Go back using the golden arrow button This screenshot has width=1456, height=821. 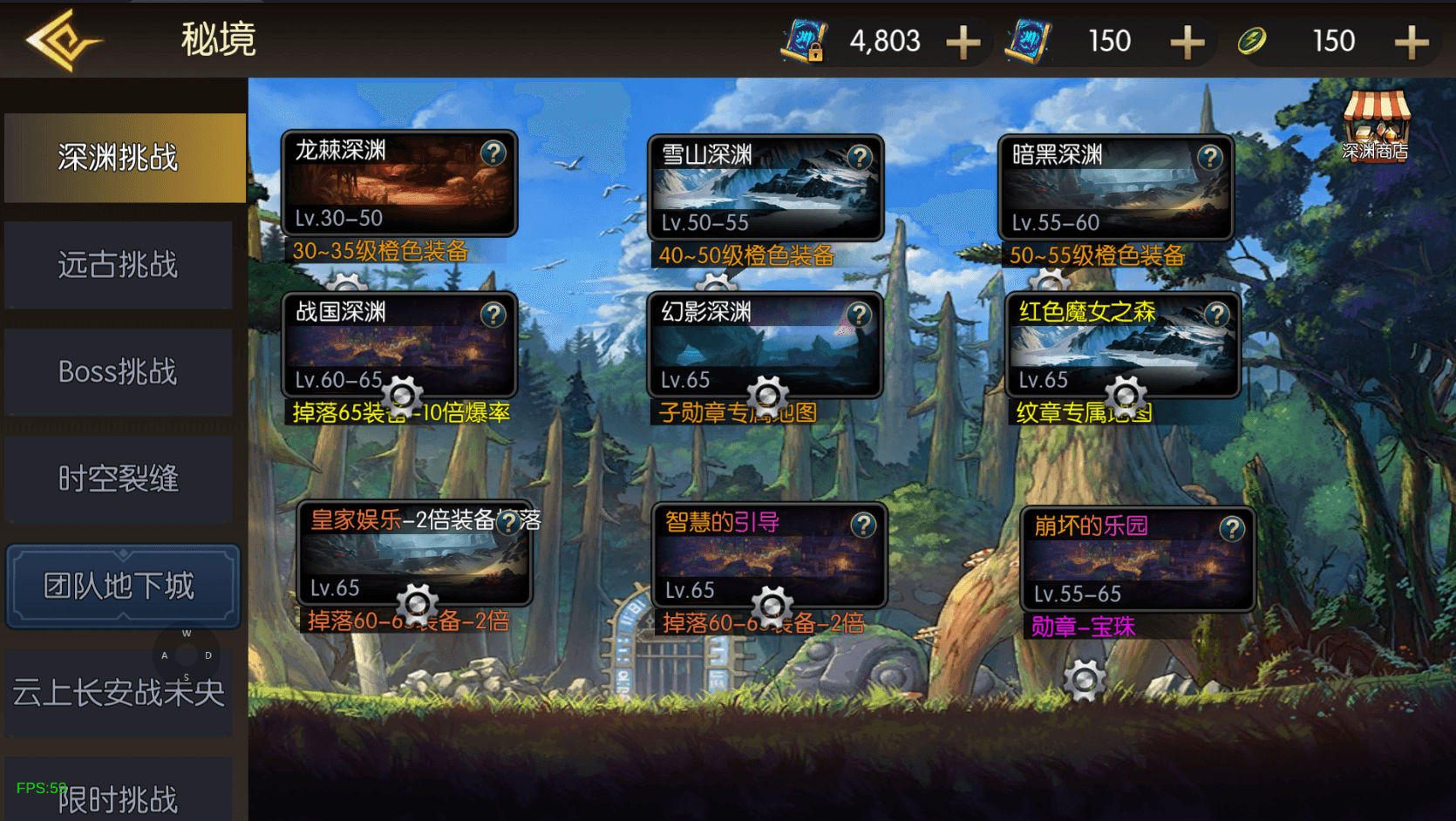pyautogui.click(x=63, y=40)
